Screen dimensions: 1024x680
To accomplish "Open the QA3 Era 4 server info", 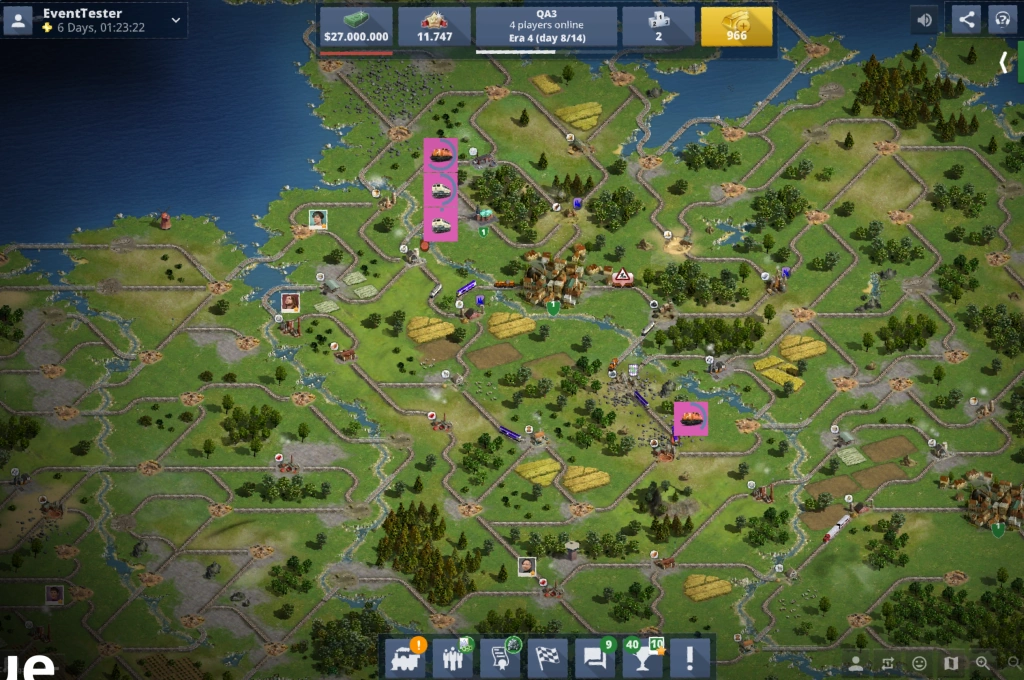I will point(546,27).
